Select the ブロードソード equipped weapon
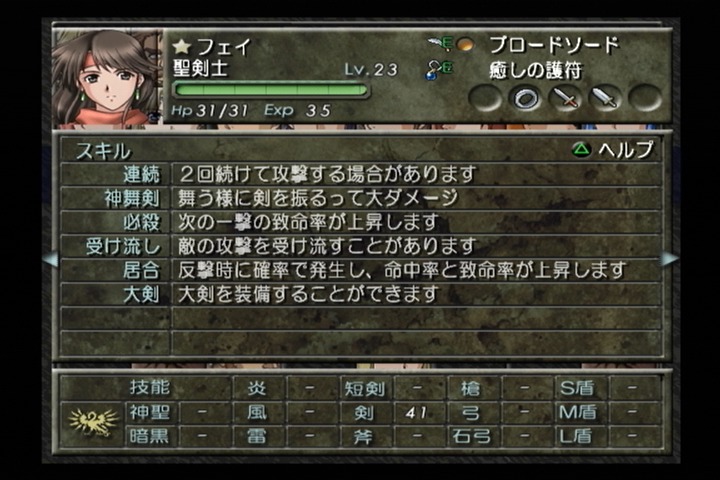This screenshot has height=480, width=720. [553, 45]
